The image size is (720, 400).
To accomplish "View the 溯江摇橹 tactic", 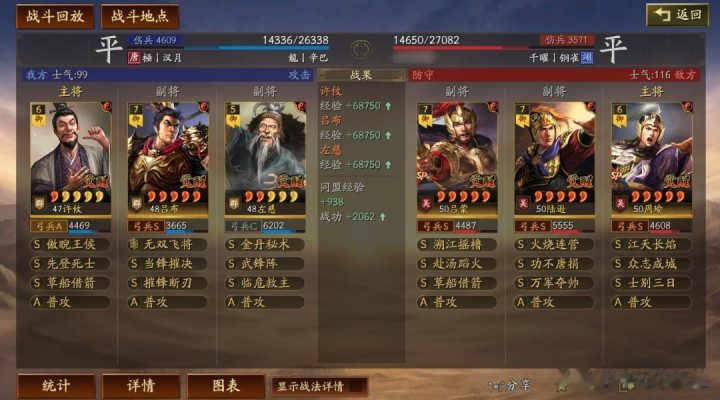I will click(457, 244).
